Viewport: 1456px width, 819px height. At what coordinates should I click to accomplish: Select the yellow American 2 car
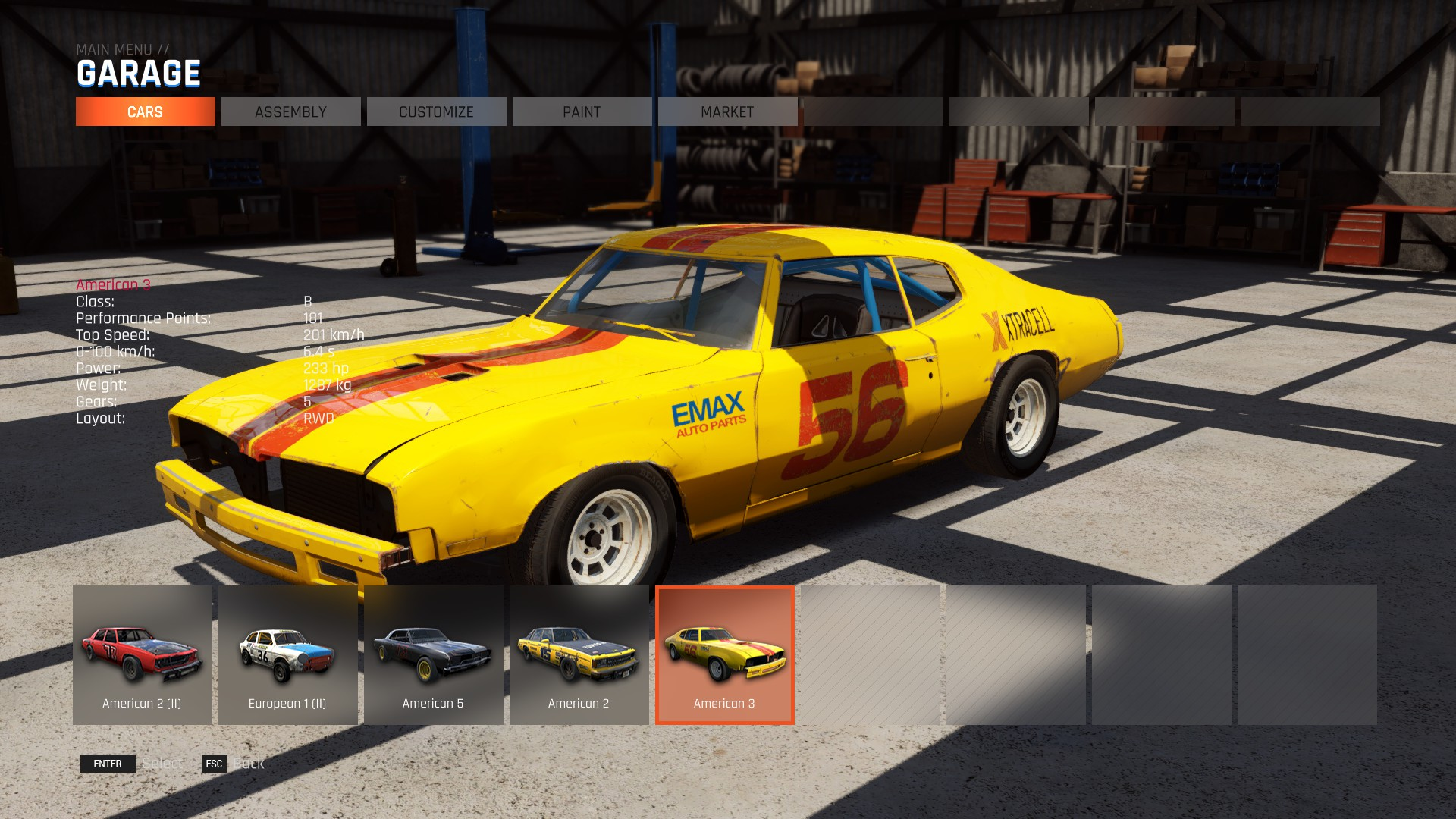[579, 655]
